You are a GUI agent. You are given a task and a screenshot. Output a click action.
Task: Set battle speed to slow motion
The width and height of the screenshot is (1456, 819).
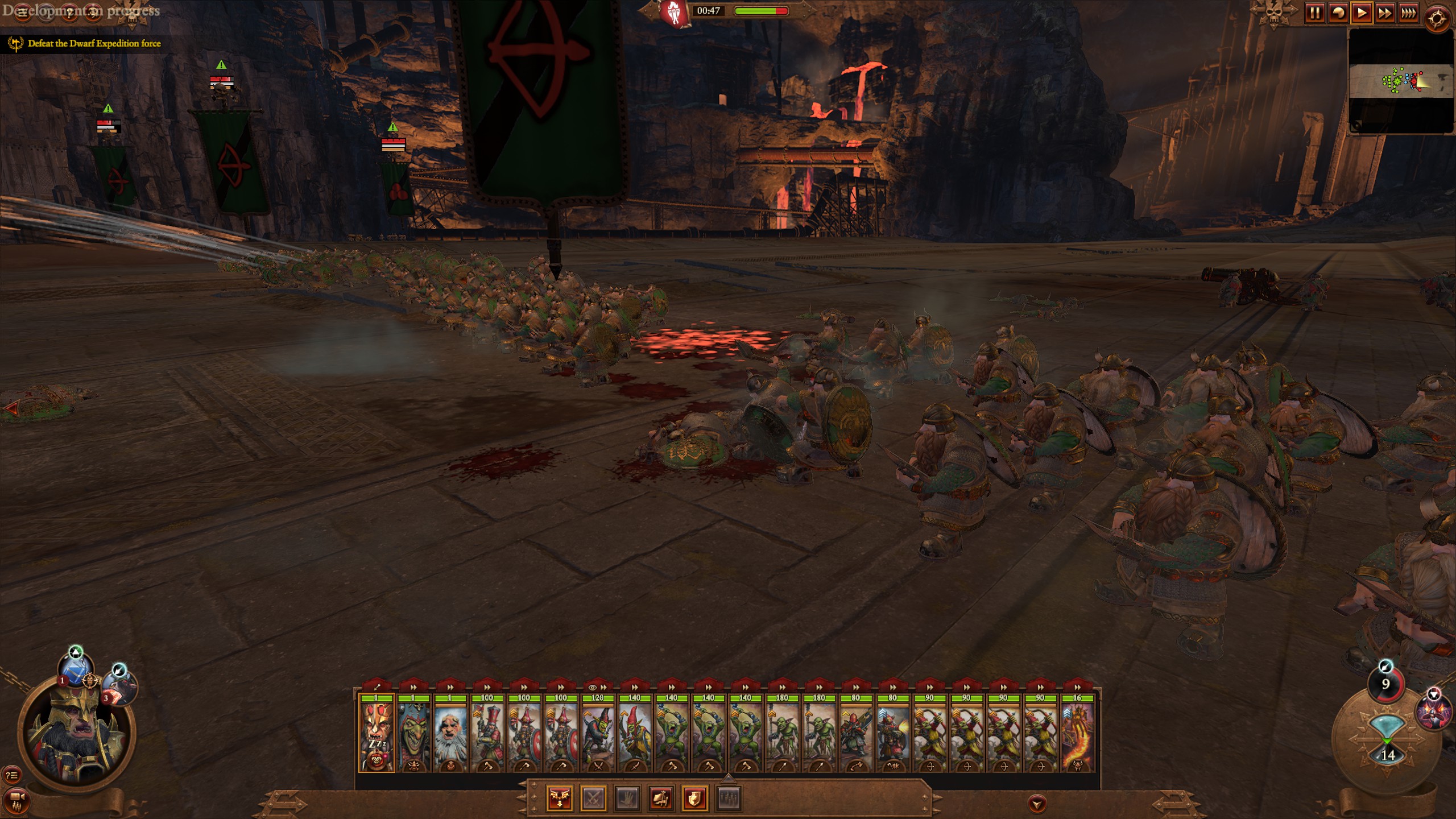pyautogui.click(x=1338, y=13)
